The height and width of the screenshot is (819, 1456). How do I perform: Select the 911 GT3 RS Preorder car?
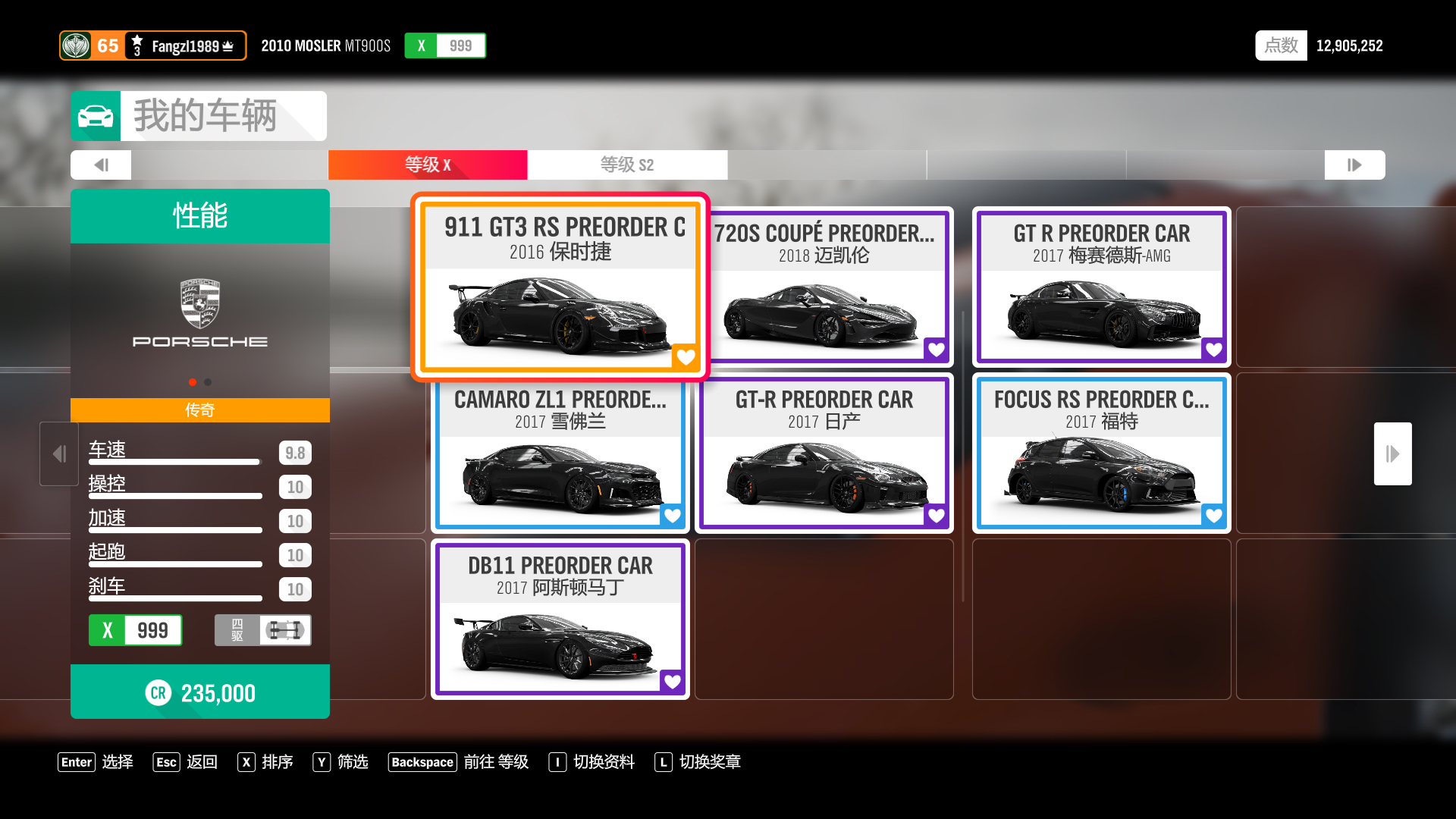tap(560, 287)
